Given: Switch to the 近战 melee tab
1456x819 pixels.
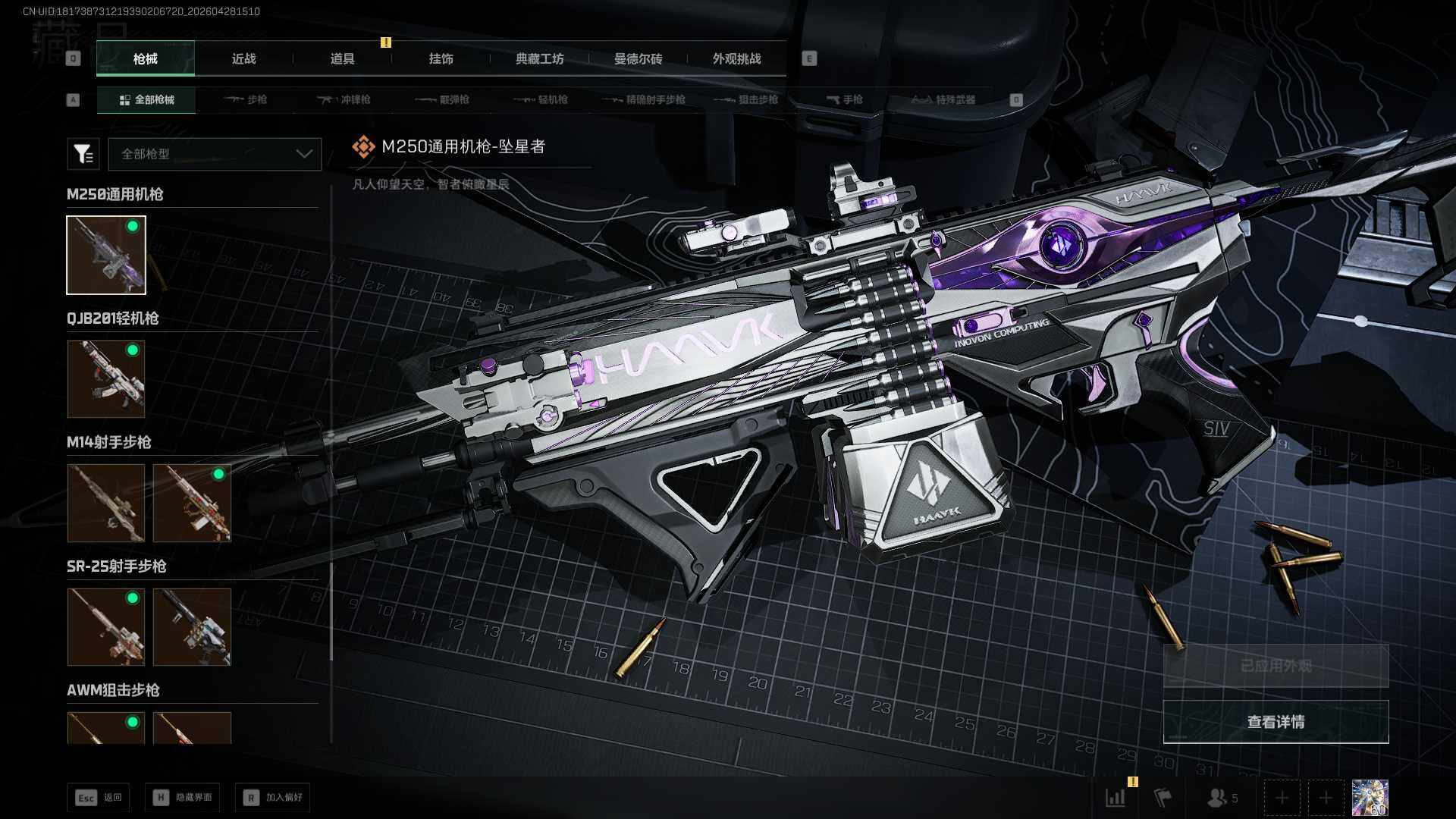Looking at the screenshot, I should pos(243,59).
